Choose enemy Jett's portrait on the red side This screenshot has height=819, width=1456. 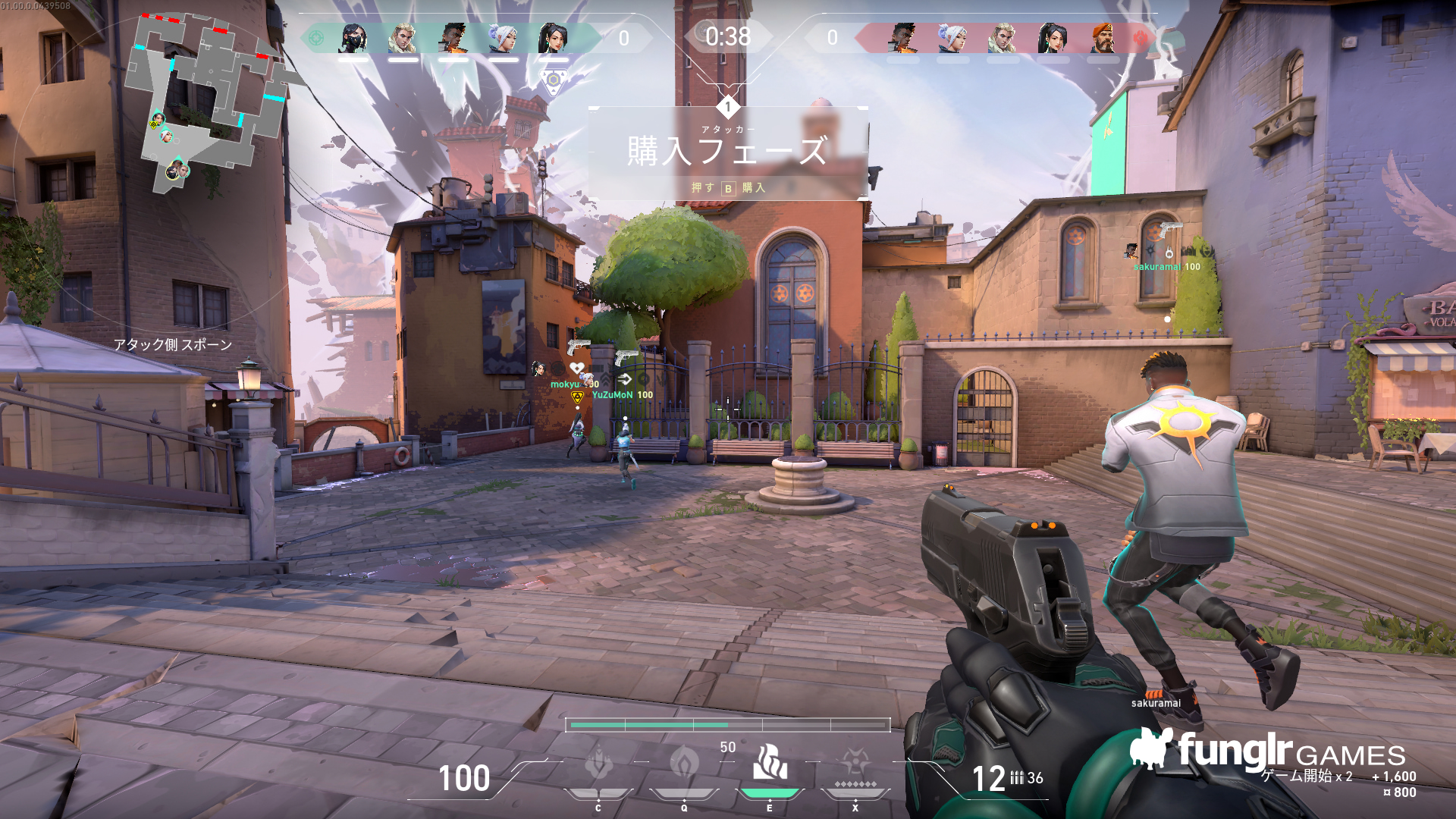[952, 38]
